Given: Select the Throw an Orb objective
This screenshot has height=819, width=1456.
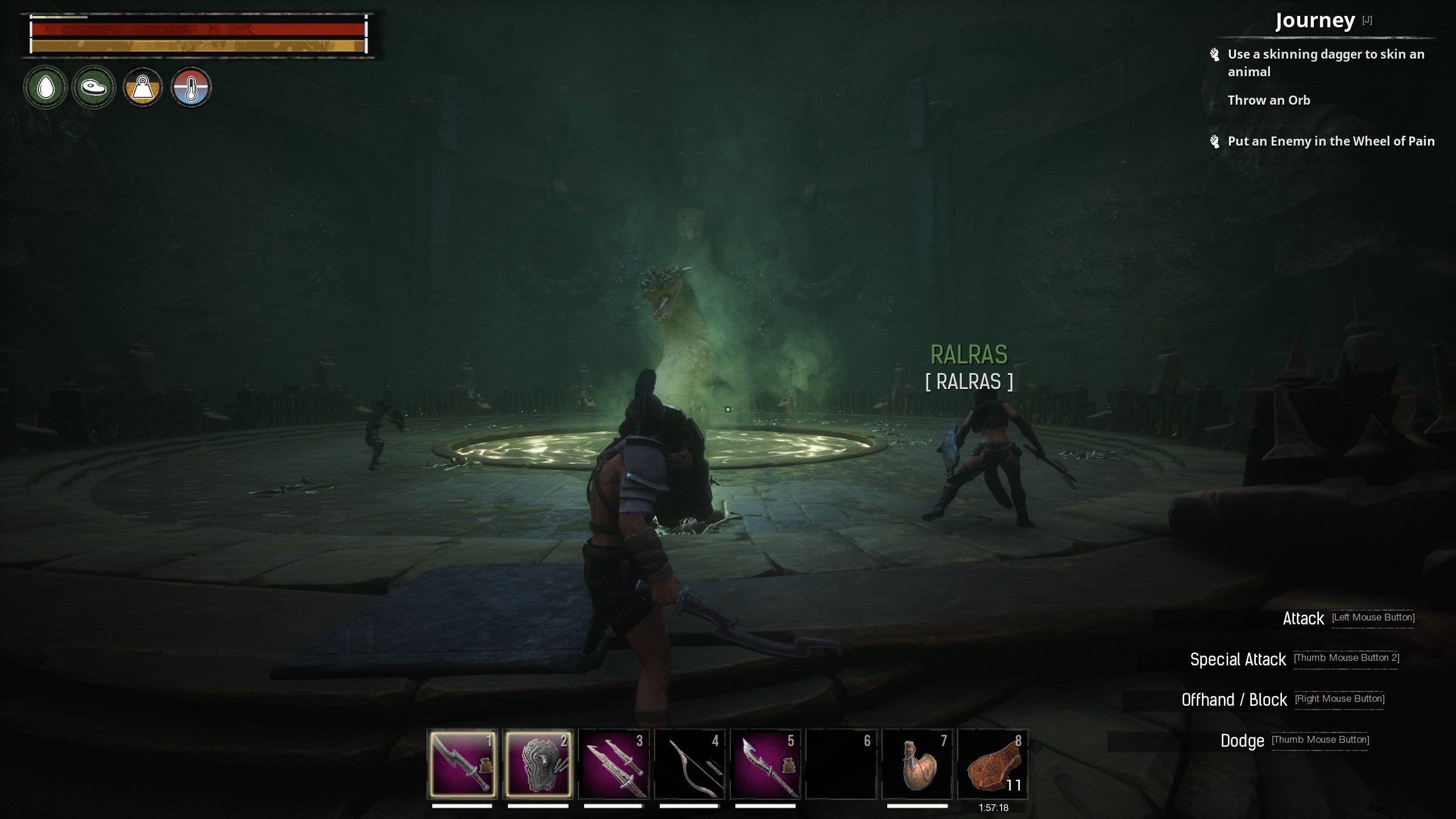Looking at the screenshot, I should pyautogui.click(x=1268, y=100).
